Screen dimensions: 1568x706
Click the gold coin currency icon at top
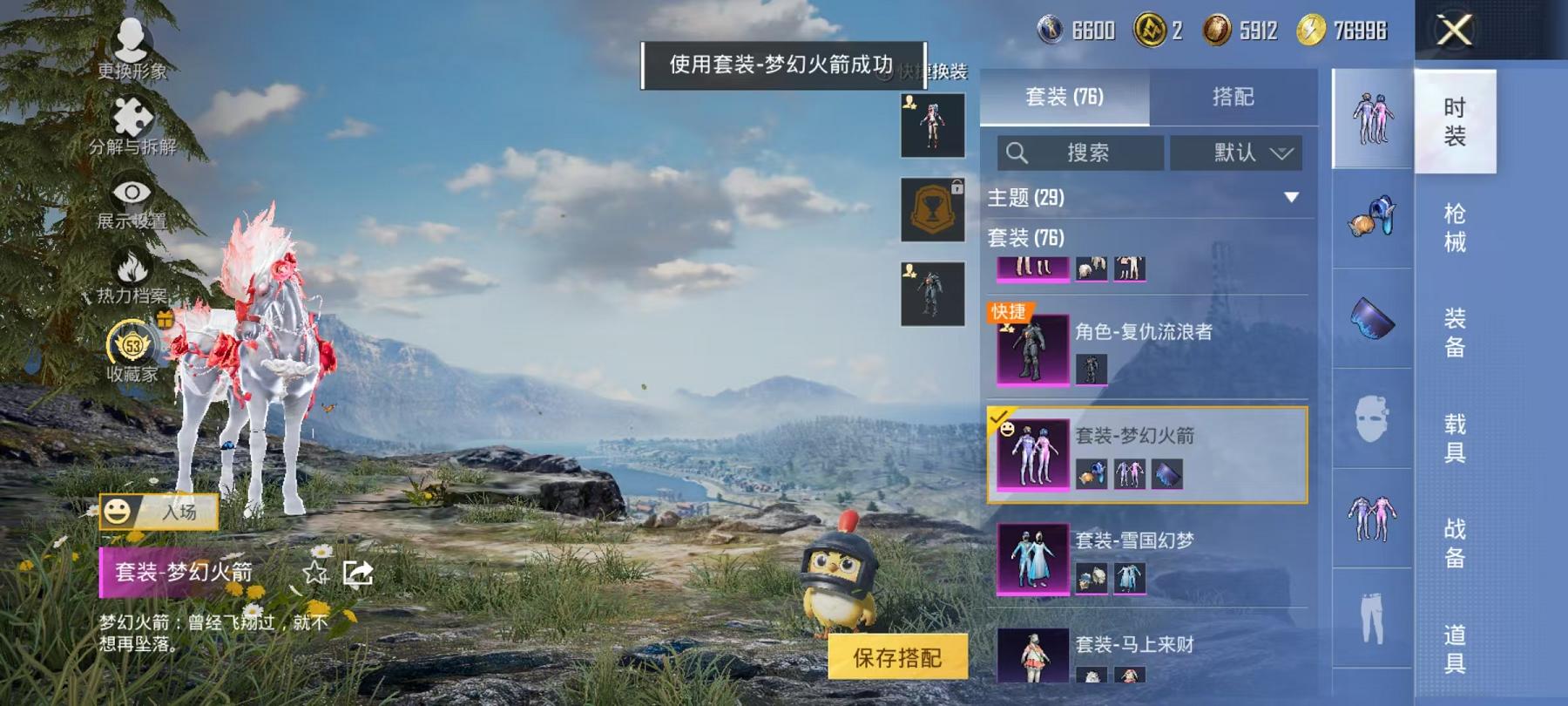point(1151,29)
